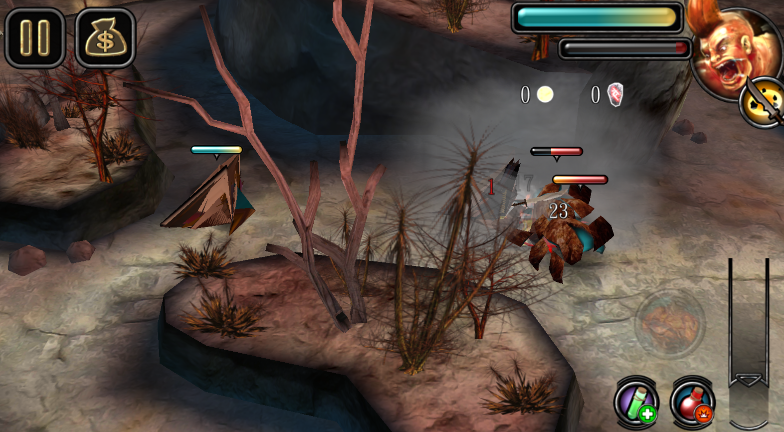This screenshot has width=784, height=432.
Task: Tap the faded round attack button
Action: [669, 324]
